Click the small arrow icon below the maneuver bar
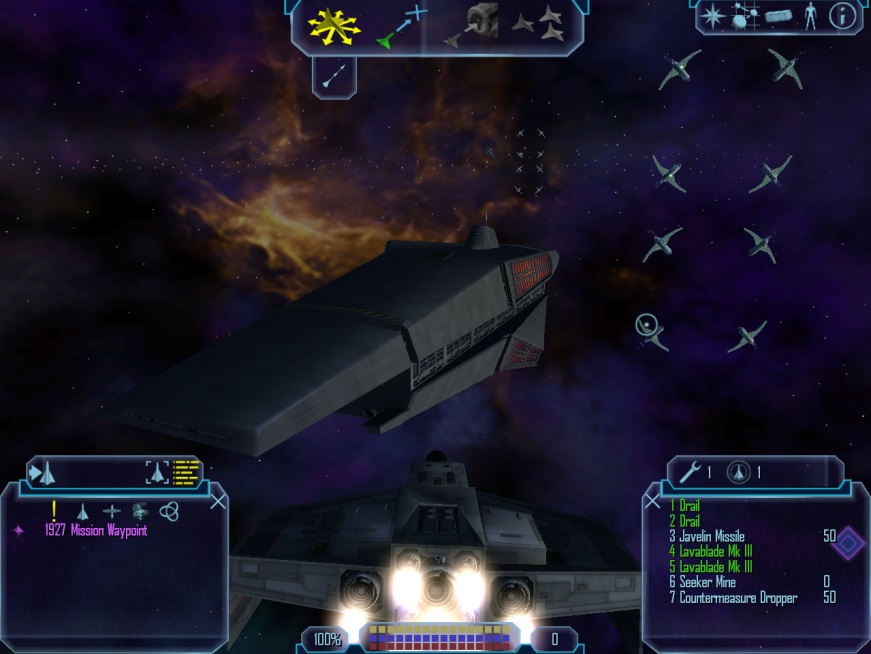Image resolution: width=871 pixels, height=654 pixels. click(335, 74)
